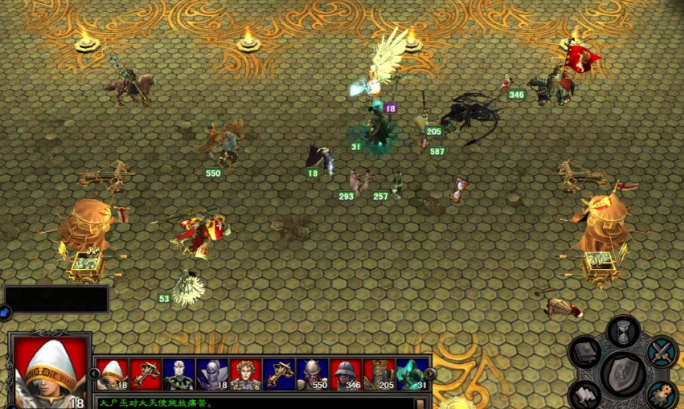Click the Wait hourglass button
Image resolution: width=684 pixels, height=409 pixels.
point(623,330)
